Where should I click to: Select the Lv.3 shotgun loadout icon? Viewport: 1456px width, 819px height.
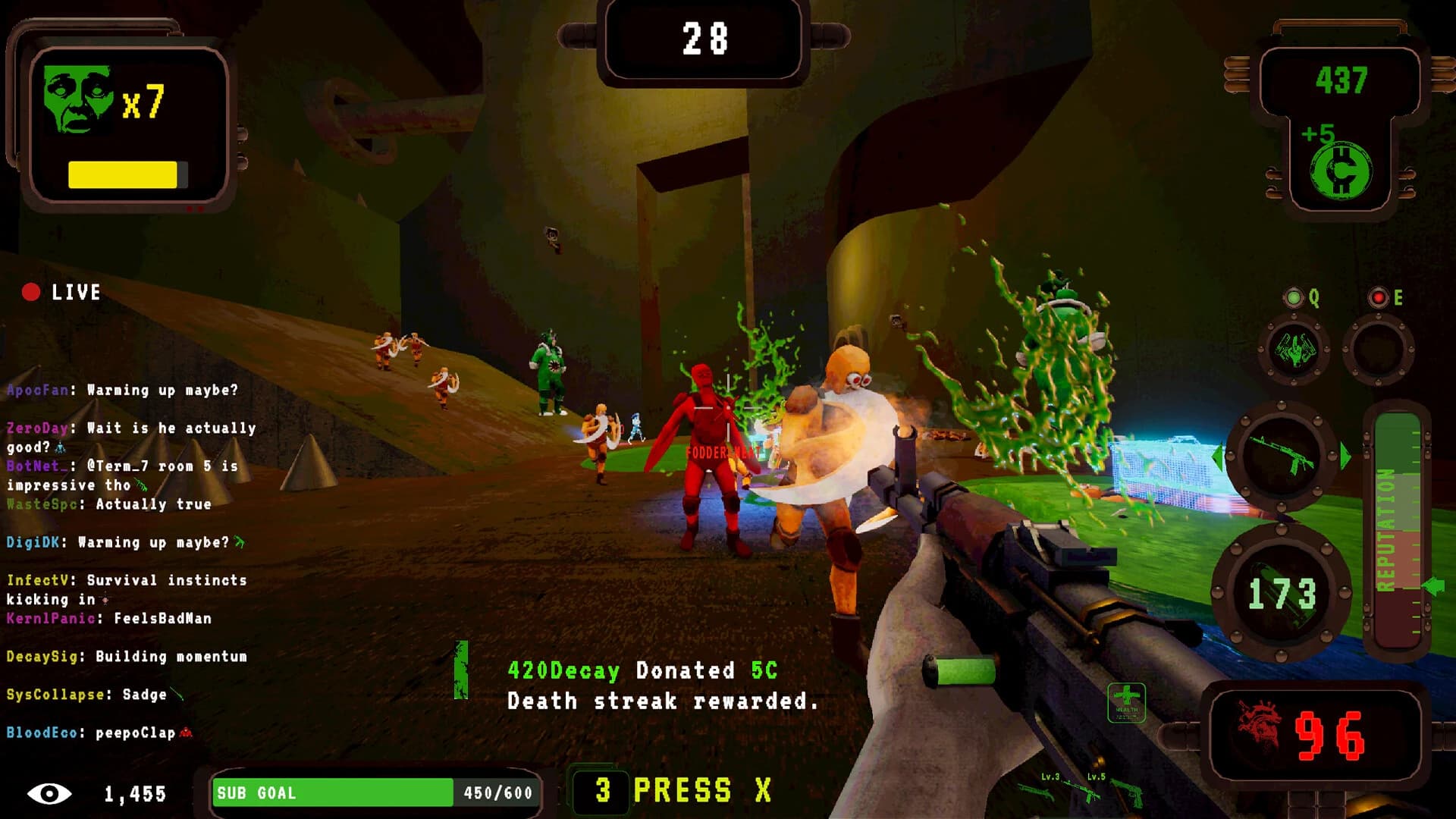tap(1035, 793)
